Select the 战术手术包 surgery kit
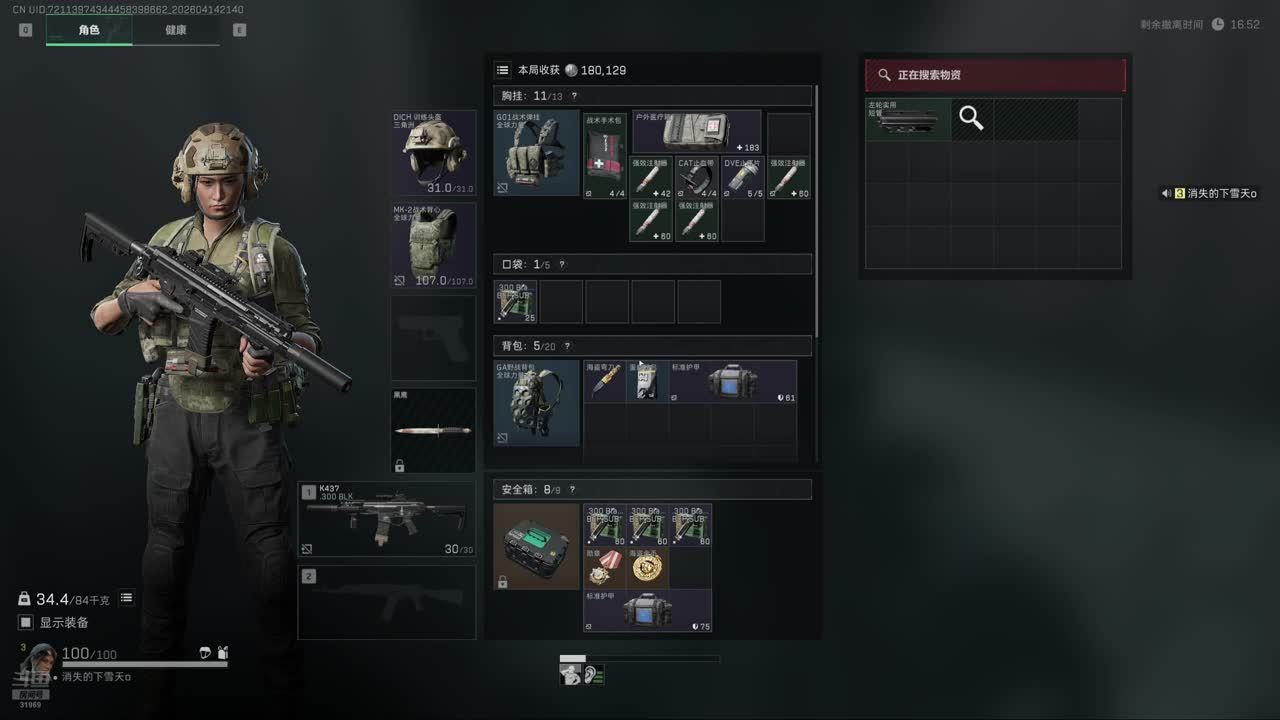This screenshot has height=720, width=1280. tap(605, 156)
